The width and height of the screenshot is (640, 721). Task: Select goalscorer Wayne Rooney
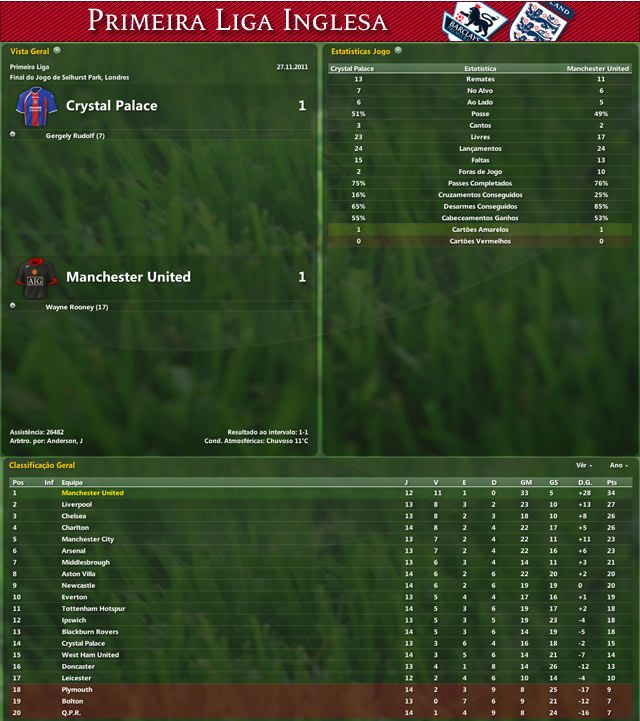(76, 307)
